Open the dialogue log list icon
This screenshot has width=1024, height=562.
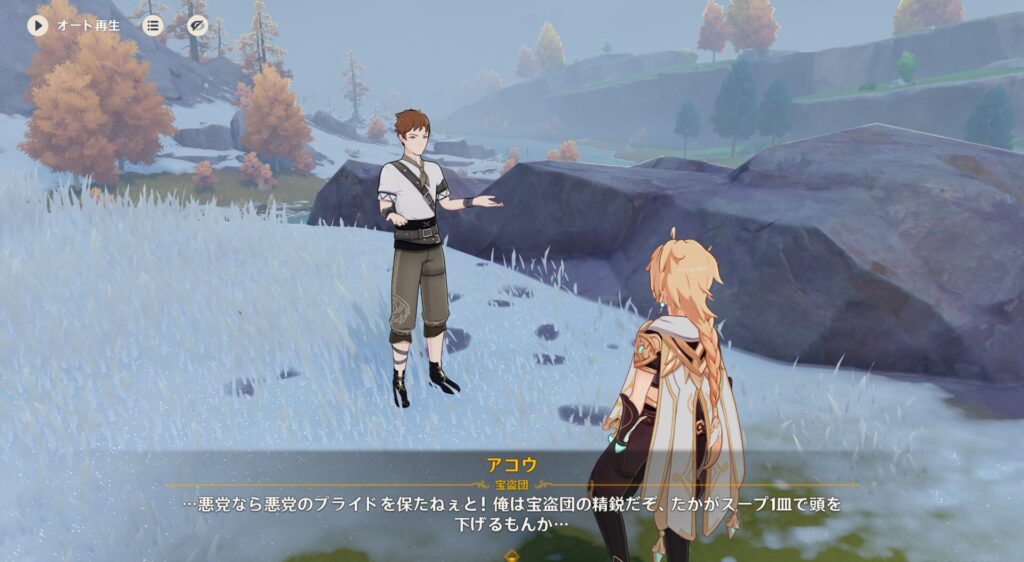pyautogui.click(x=152, y=25)
